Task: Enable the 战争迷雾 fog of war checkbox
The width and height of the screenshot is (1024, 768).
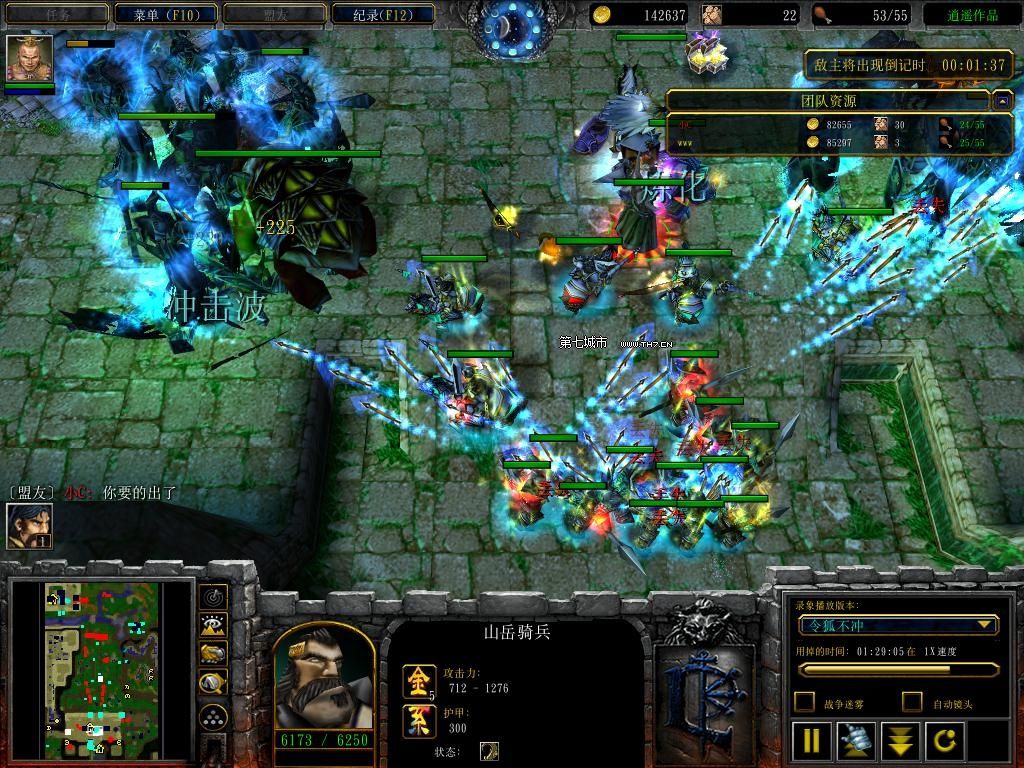Action: 804,702
